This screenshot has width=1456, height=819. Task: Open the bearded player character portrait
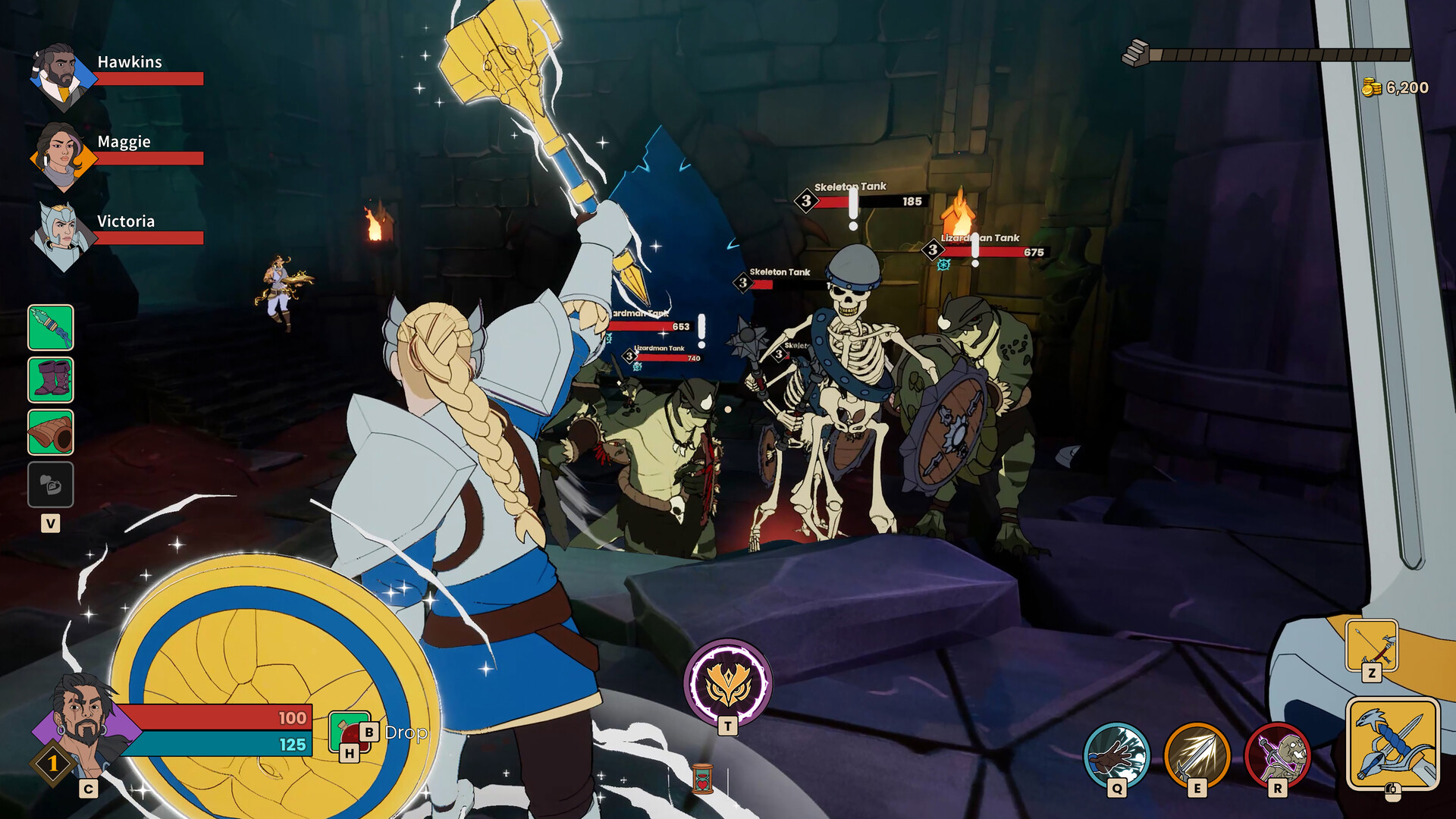click(x=83, y=724)
